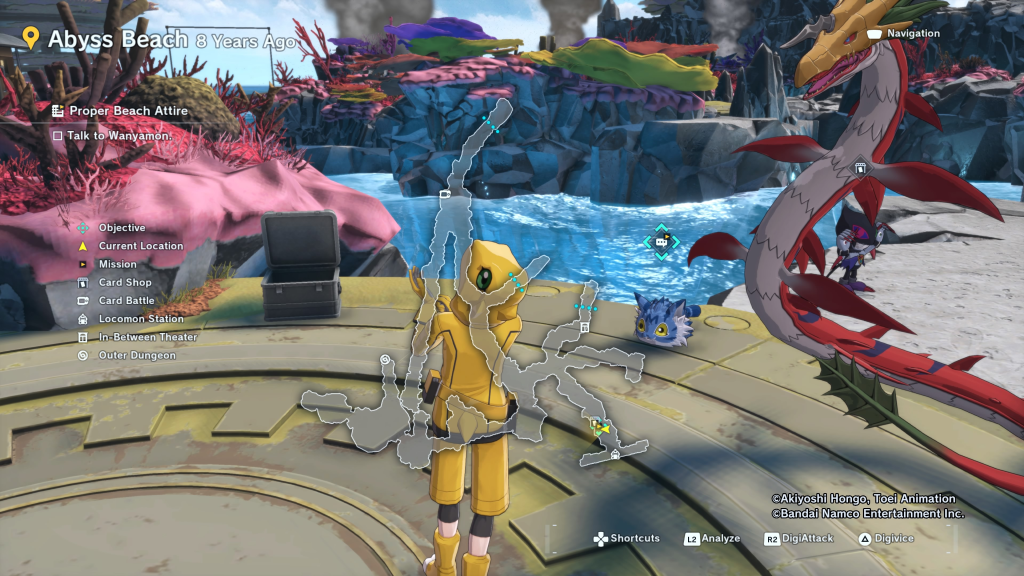Select the yellow current location arrow on the map
Image resolution: width=1024 pixels, height=576 pixels.
click(x=602, y=427)
